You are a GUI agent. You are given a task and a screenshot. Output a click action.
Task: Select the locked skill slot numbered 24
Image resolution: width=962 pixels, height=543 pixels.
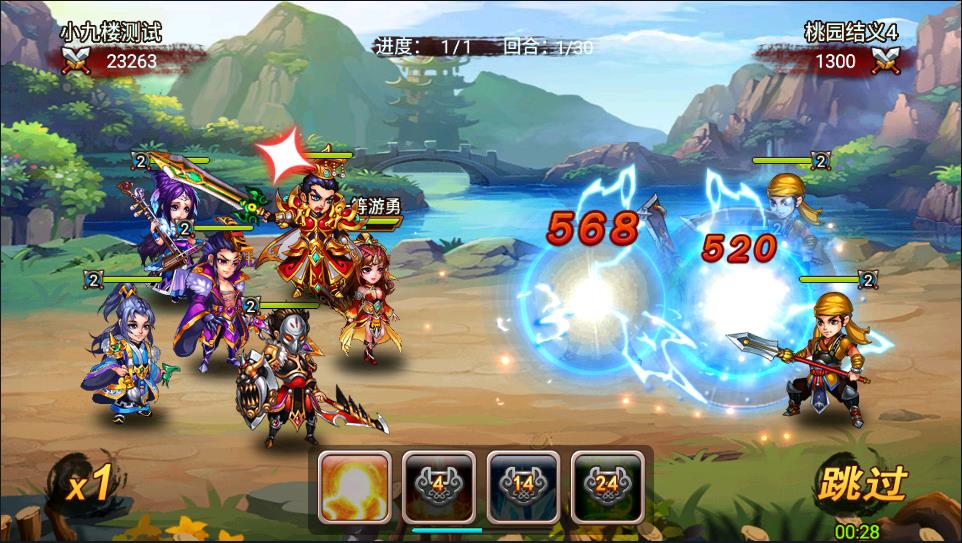(x=607, y=487)
